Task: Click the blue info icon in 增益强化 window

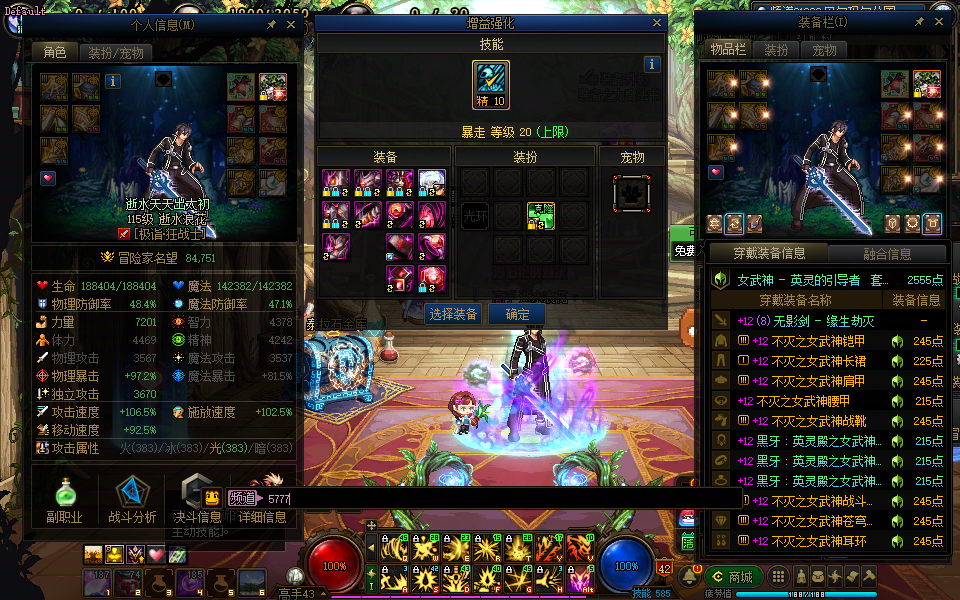Action: click(652, 64)
